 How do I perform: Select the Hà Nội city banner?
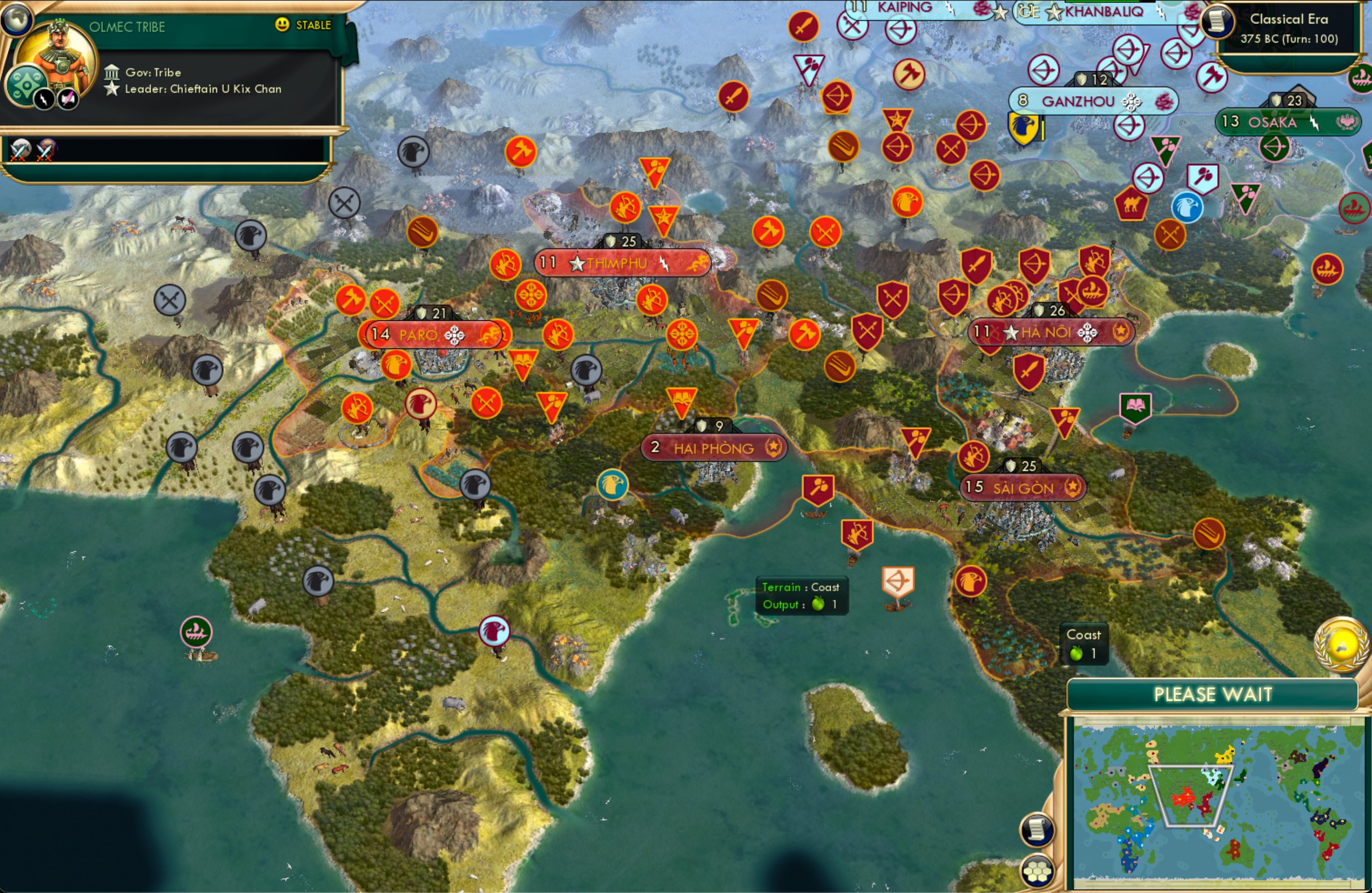click(1050, 332)
